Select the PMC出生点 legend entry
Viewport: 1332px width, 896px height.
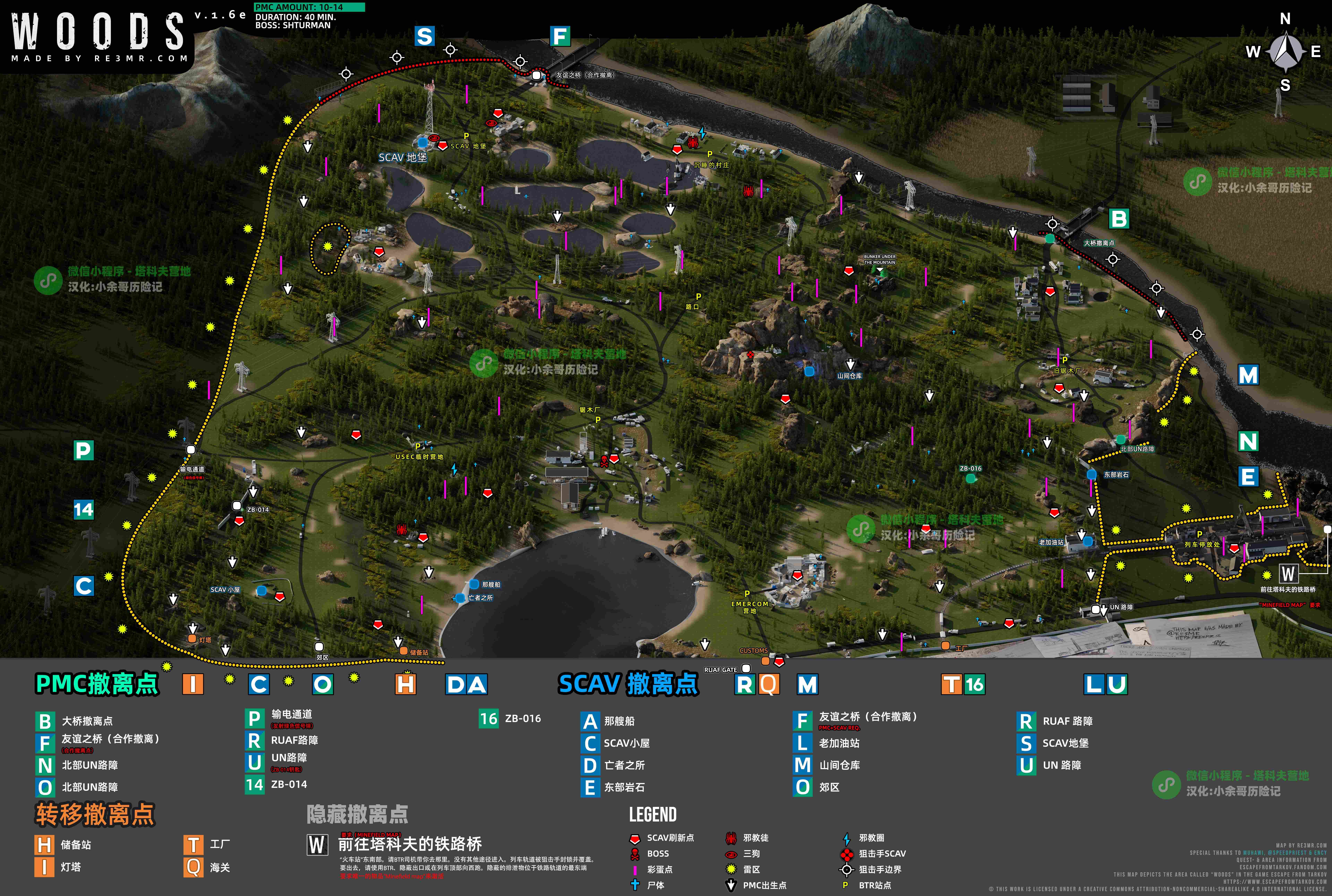click(764, 885)
